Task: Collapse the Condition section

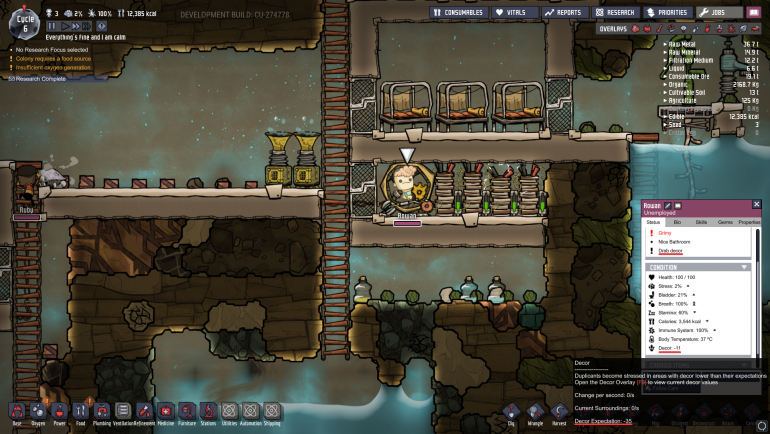Action: point(744,267)
